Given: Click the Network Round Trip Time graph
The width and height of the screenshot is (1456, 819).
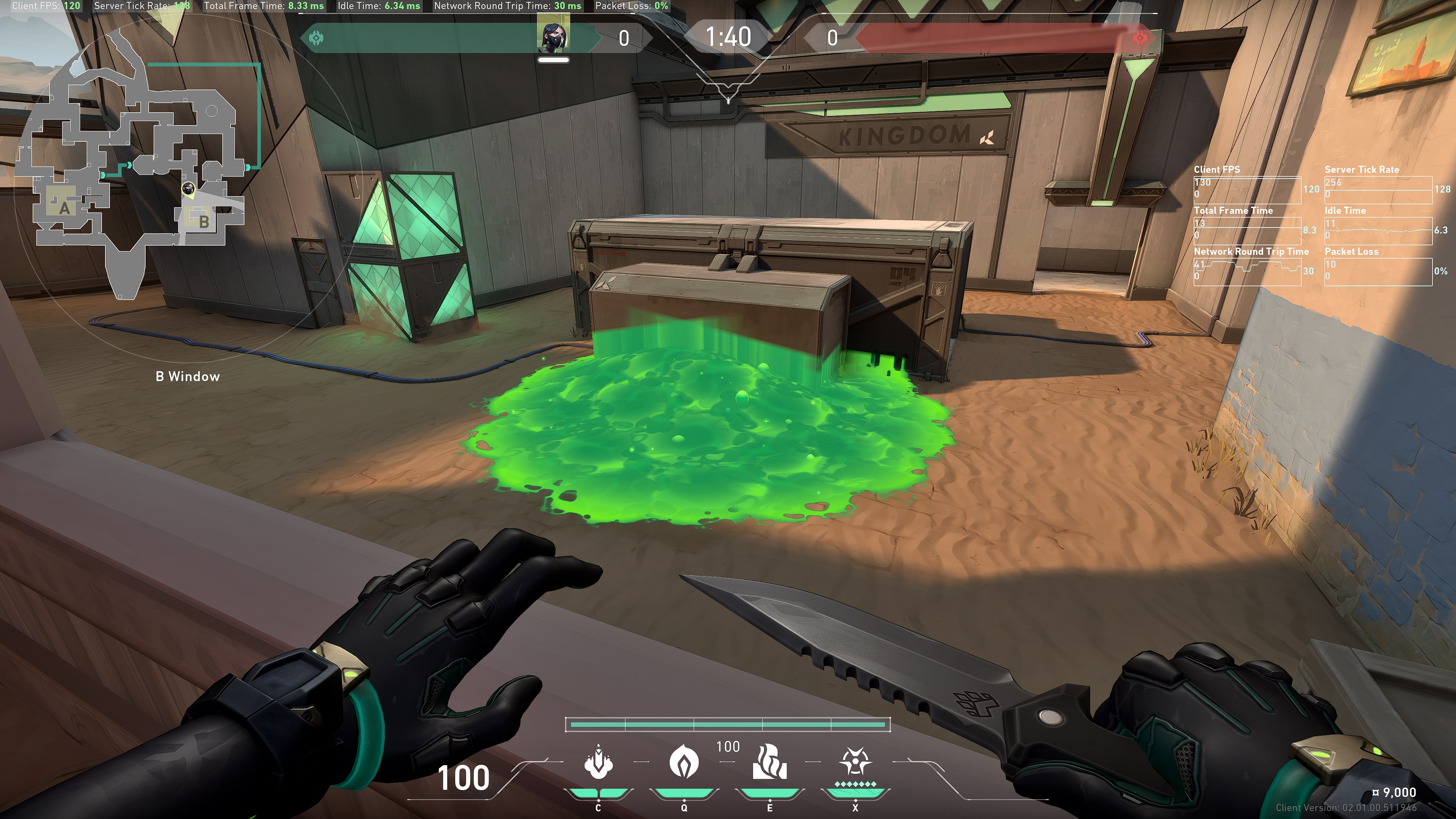Looking at the screenshot, I should tap(1247, 272).
